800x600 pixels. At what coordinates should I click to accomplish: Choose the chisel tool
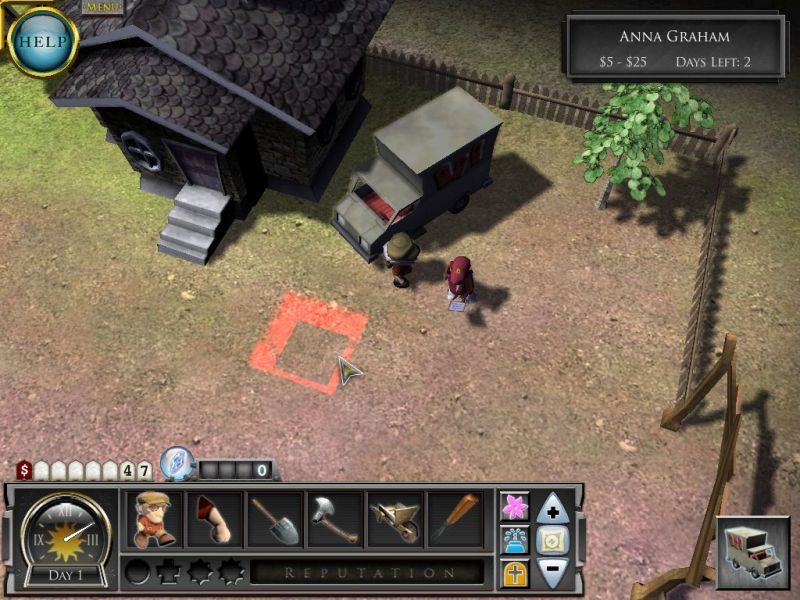(456, 519)
